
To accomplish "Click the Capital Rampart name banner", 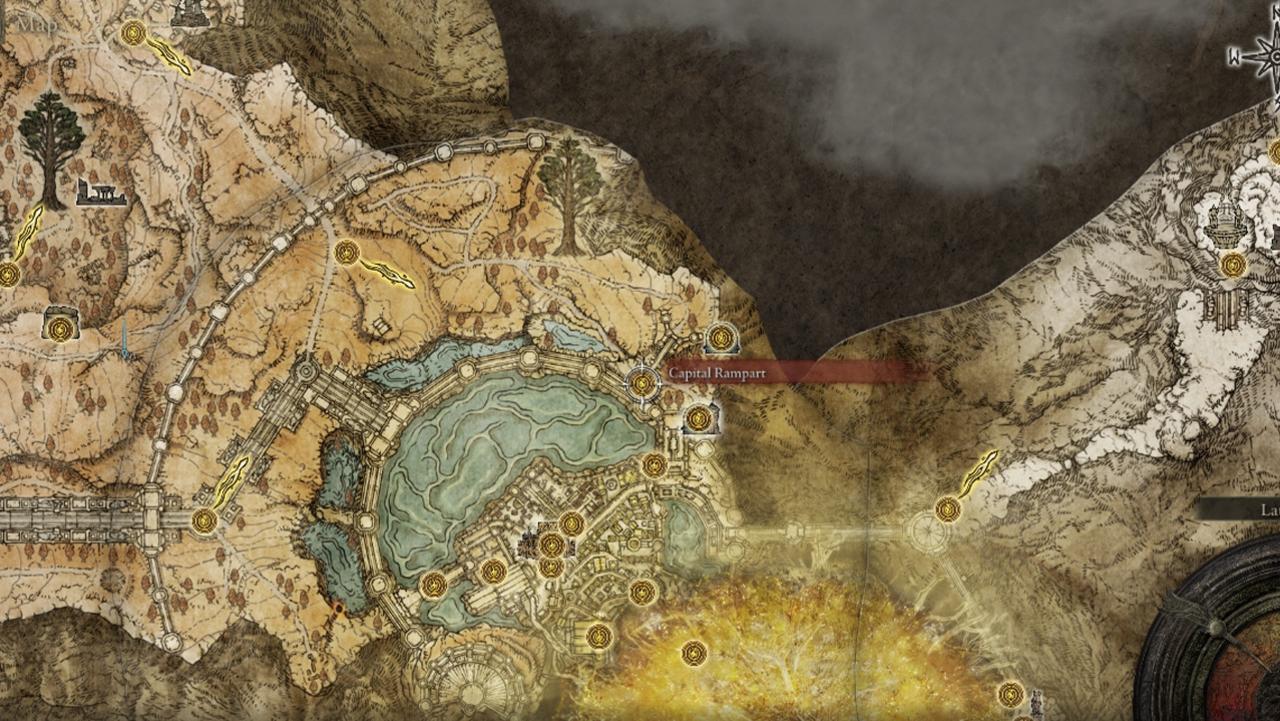I will (x=717, y=371).
